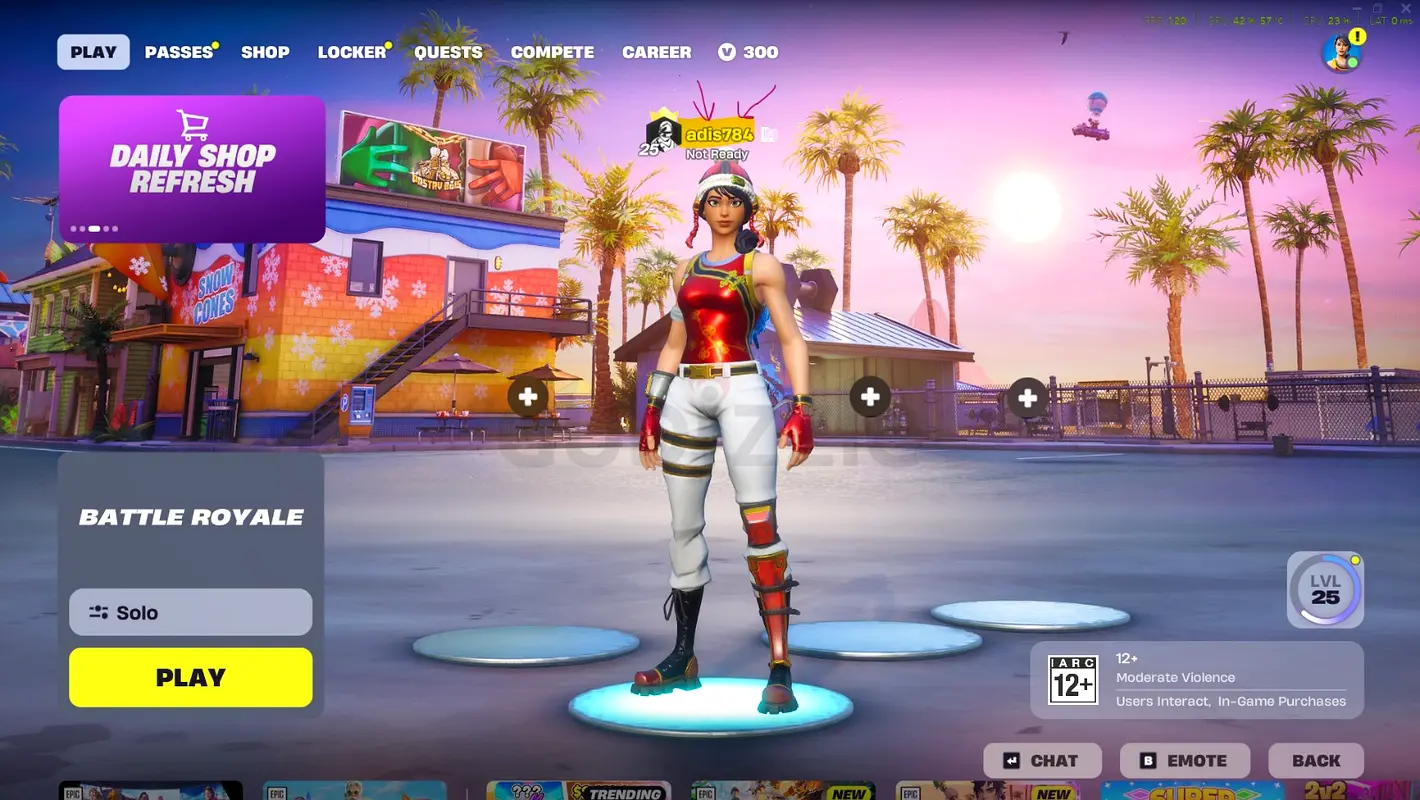The height and width of the screenshot is (800, 1420).
Task: Open the CHAT panel
Action: (x=1042, y=761)
